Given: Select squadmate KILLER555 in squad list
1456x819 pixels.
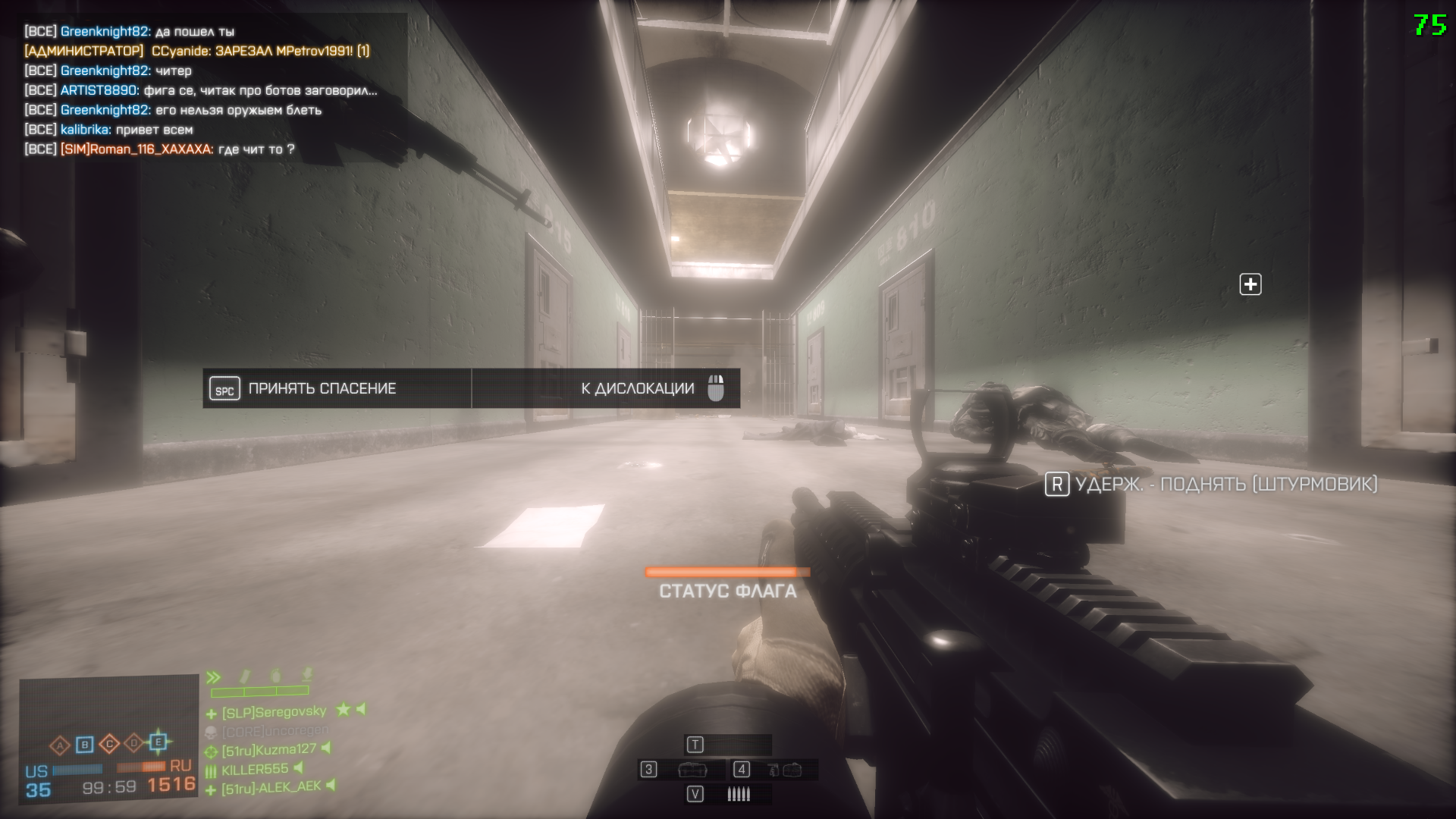Looking at the screenshot, I should (255, 770).
